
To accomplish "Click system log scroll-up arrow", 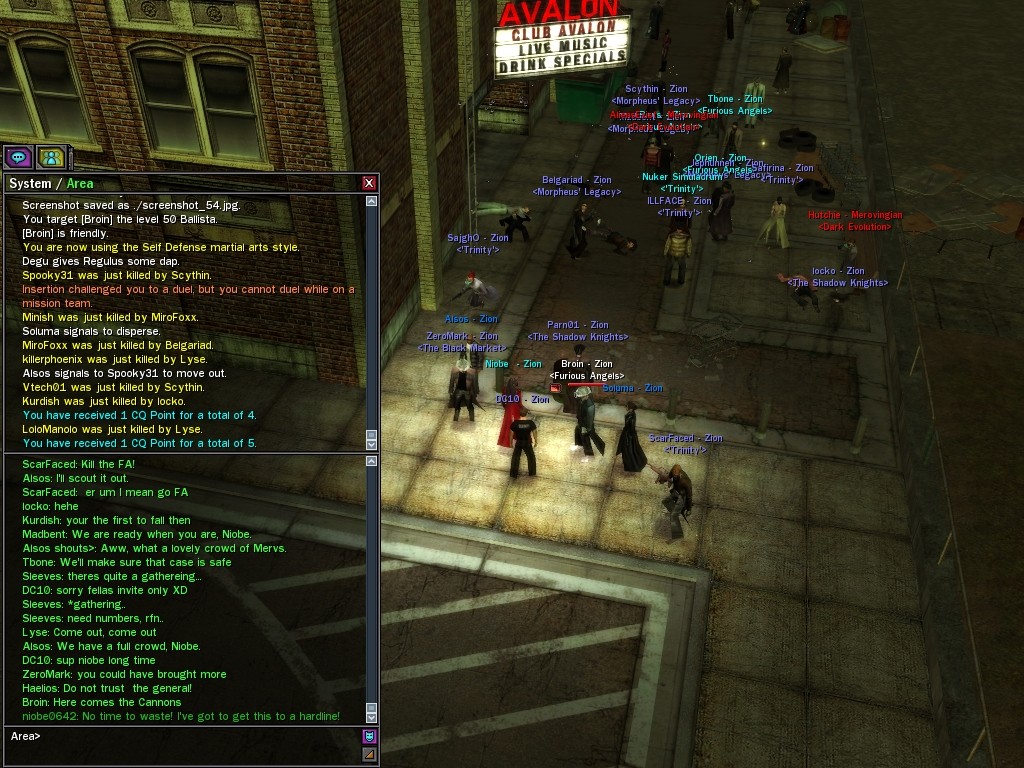I will tap(372, 201).
